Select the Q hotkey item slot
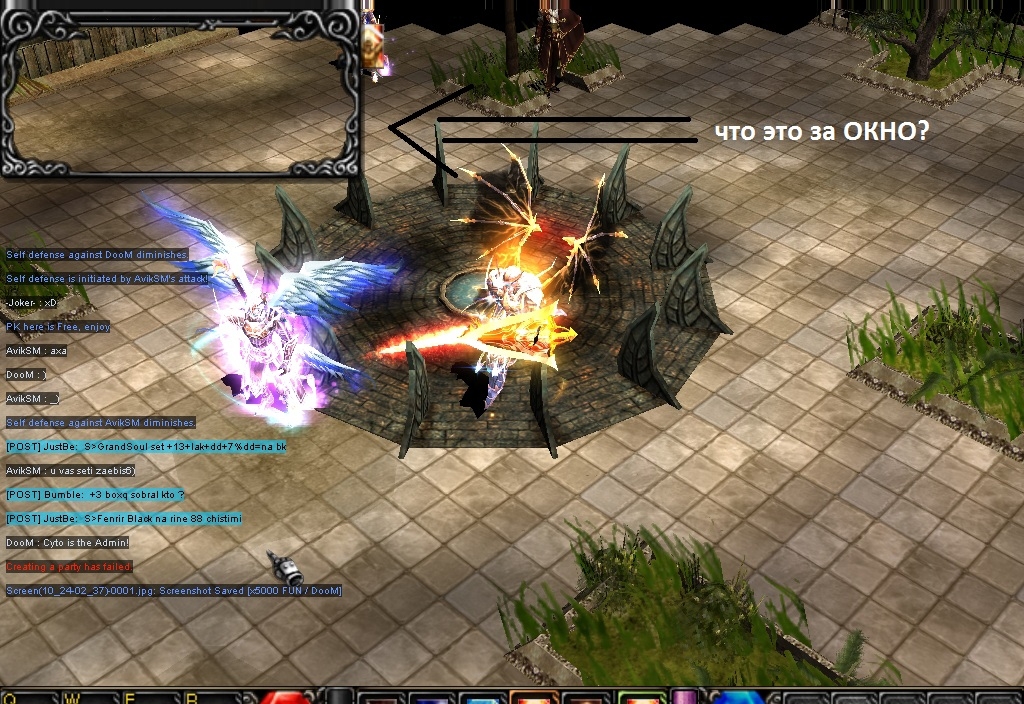Screen dimensions: 1024x704 [x=30, y=697]
